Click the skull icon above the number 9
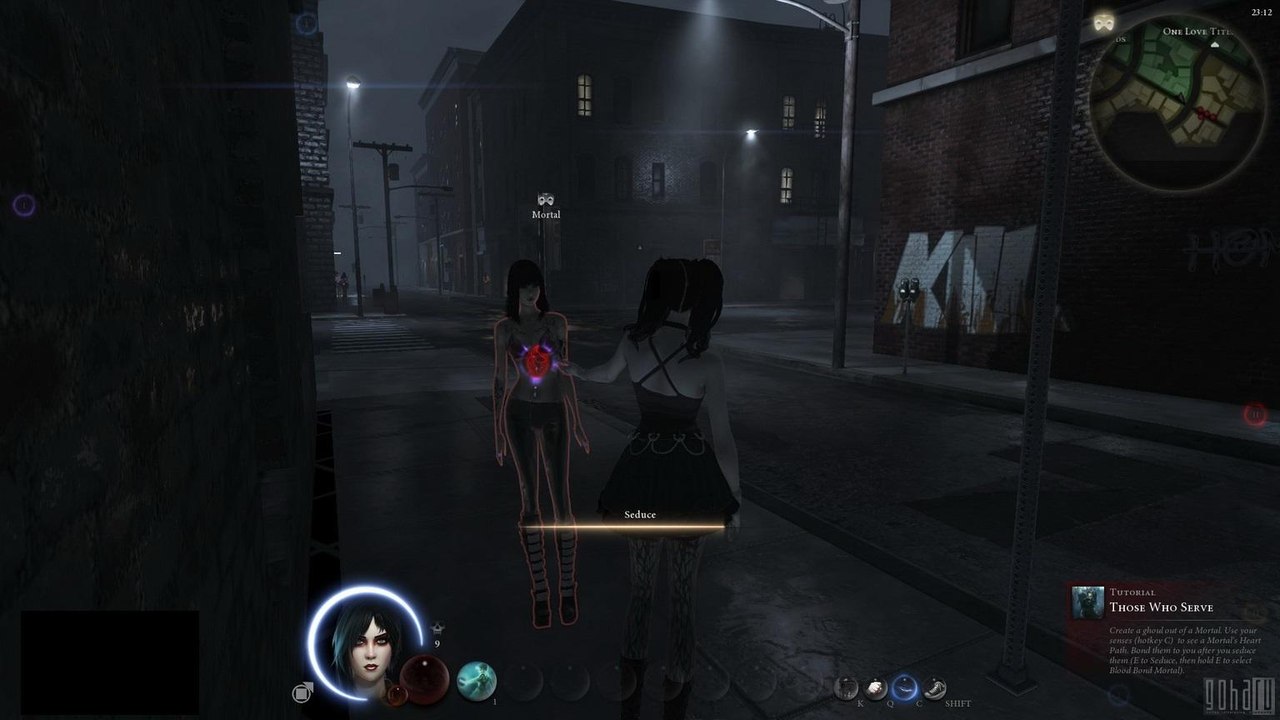 pos(437,628)
